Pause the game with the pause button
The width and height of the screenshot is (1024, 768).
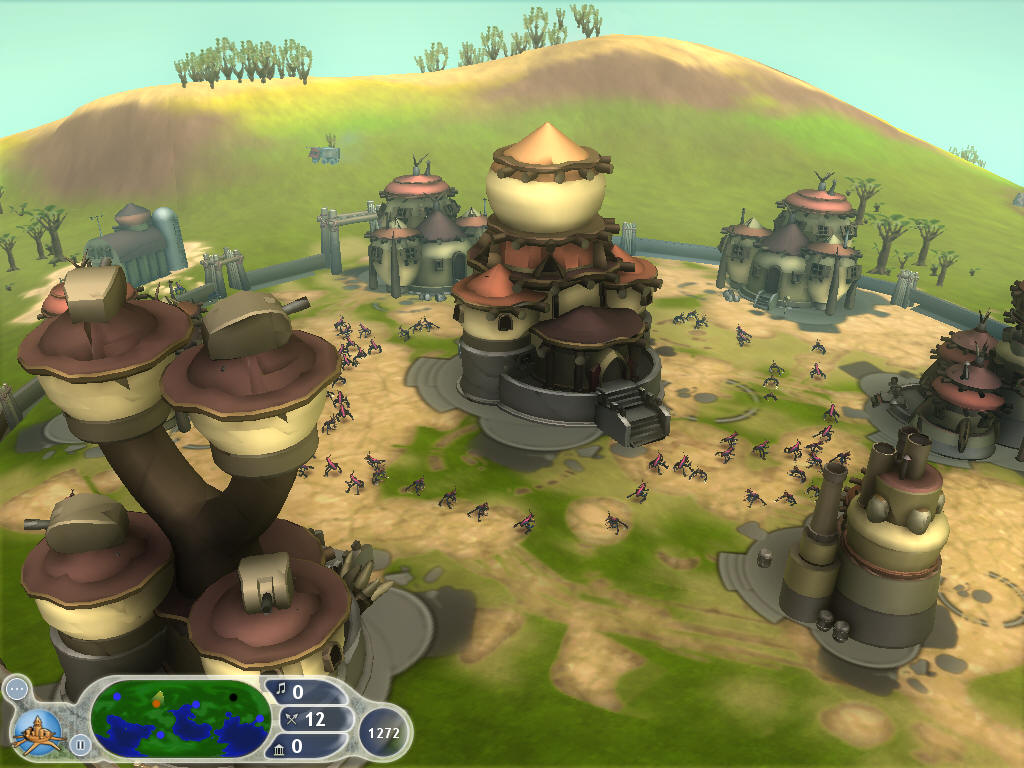[x=79, y=743]
